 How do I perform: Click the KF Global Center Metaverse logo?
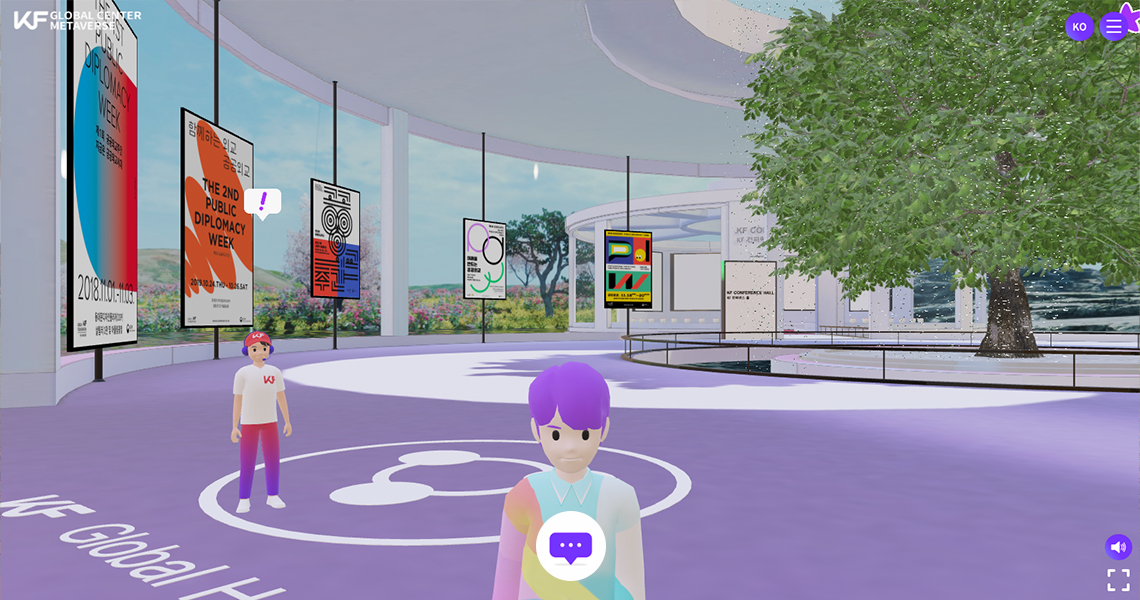click(77, 20)
